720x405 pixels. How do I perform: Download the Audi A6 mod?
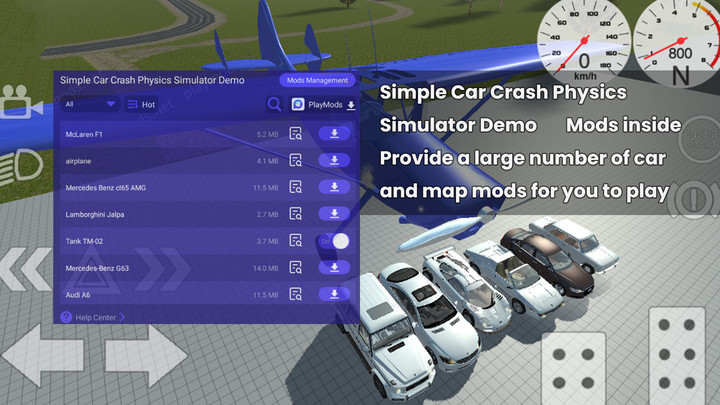click(x=333, y=295)
